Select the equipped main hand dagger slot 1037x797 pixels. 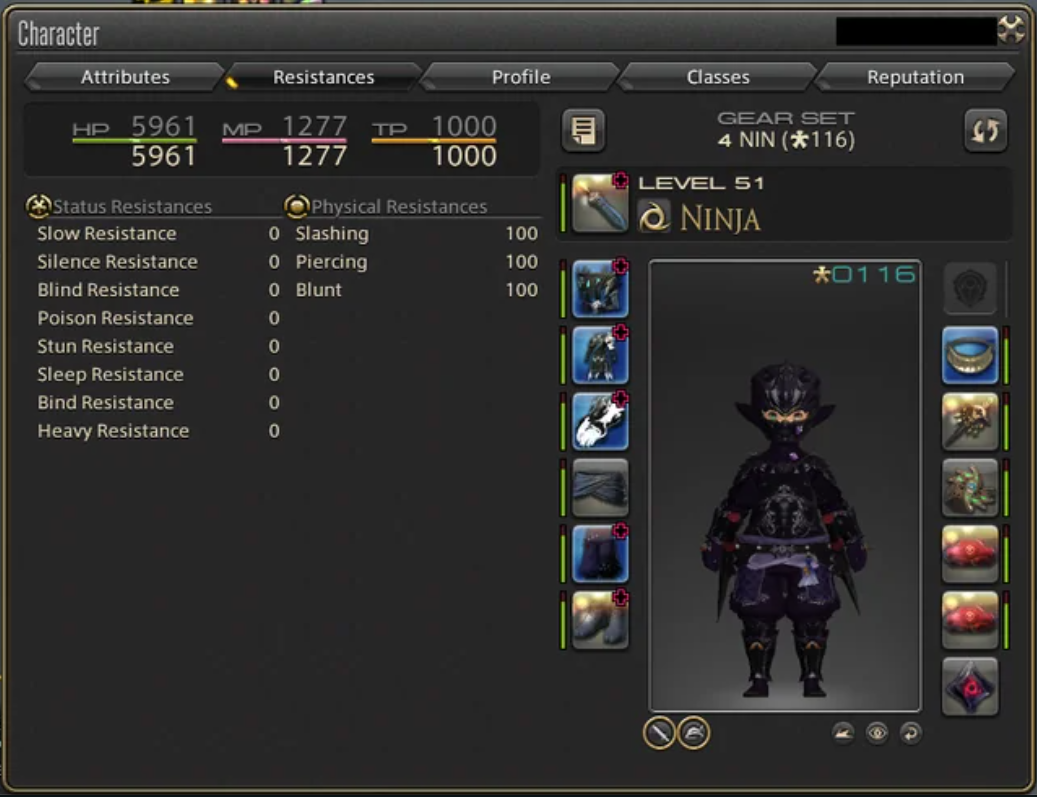[600, 203]
